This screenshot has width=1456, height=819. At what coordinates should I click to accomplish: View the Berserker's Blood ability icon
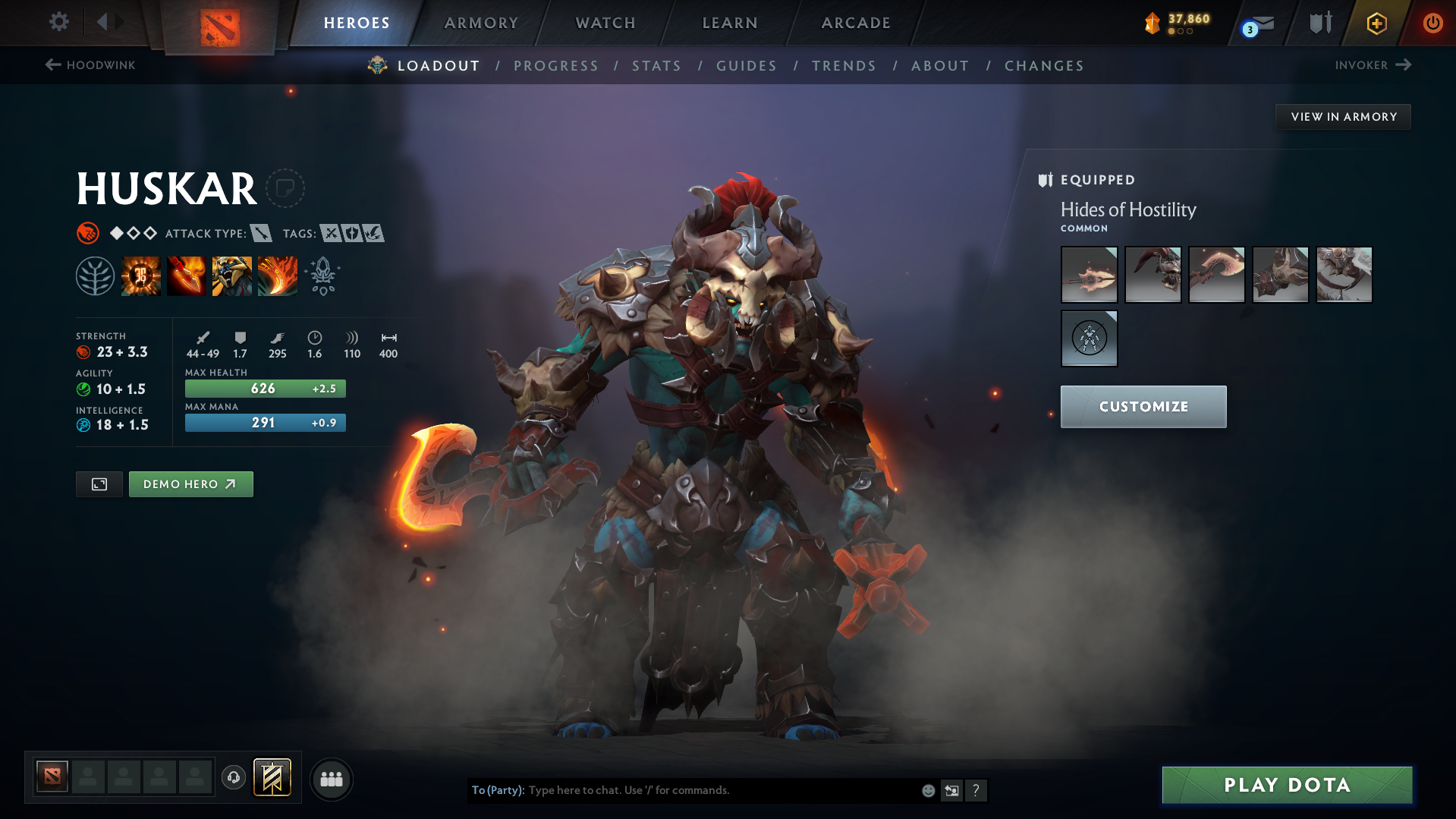point(232,276)
